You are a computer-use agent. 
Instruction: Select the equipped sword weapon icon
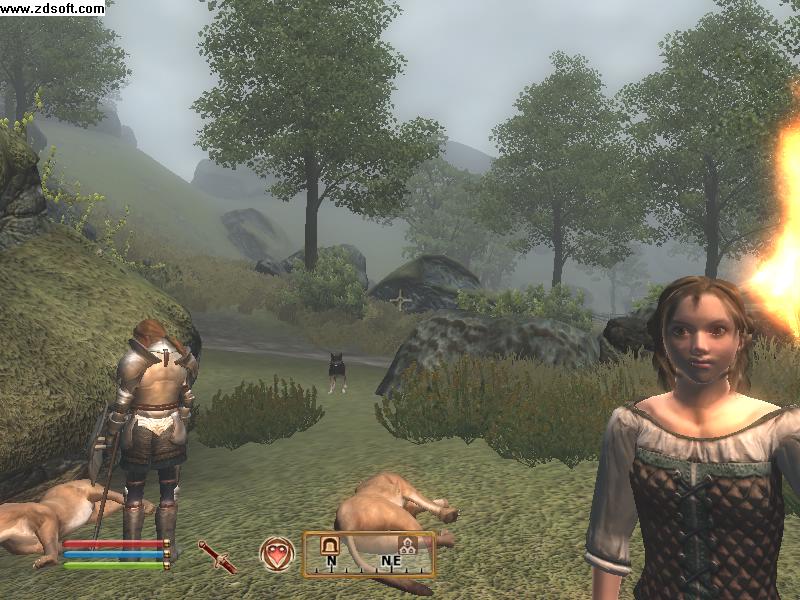(x=217, y=556)
